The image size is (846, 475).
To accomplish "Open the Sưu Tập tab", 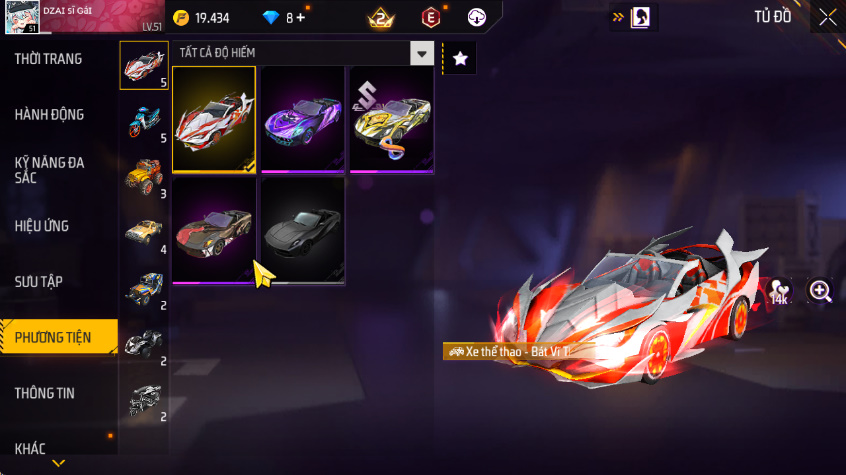I will pyautogui.click(x=39, y=282).
